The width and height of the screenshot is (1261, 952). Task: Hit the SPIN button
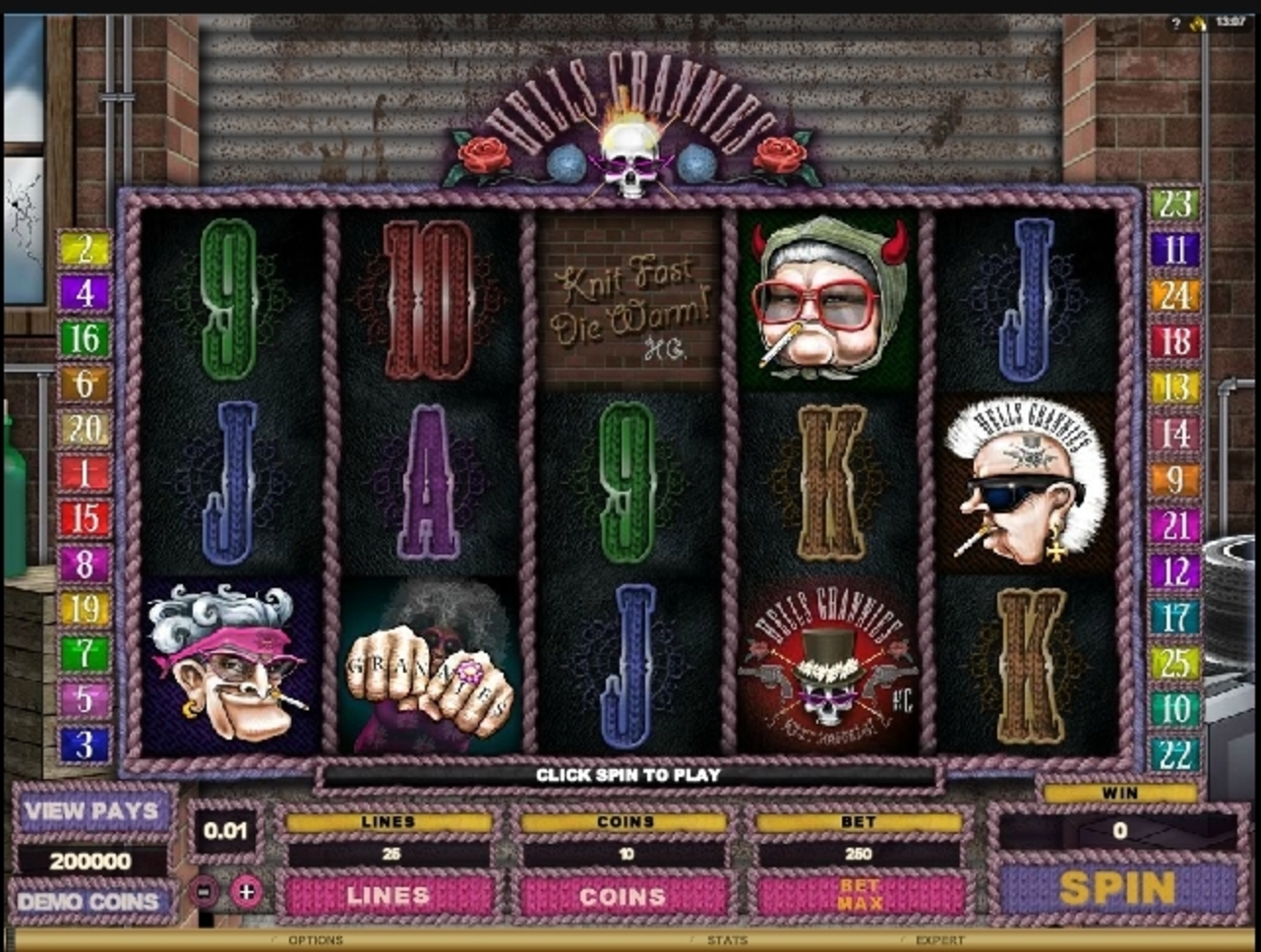point(1117,889)
